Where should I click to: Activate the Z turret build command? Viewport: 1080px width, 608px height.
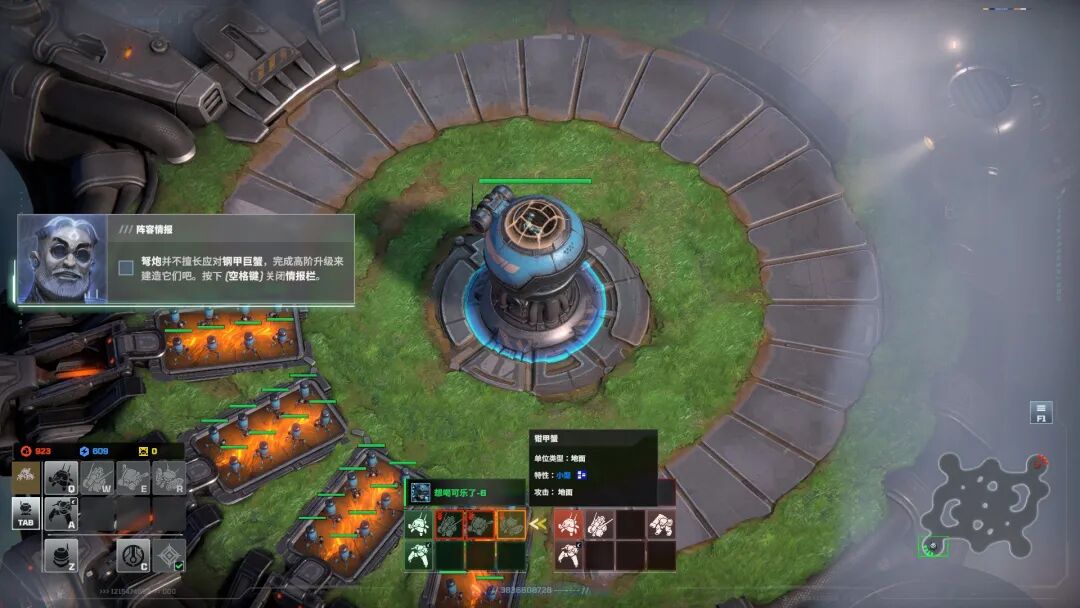coord(62,555)
